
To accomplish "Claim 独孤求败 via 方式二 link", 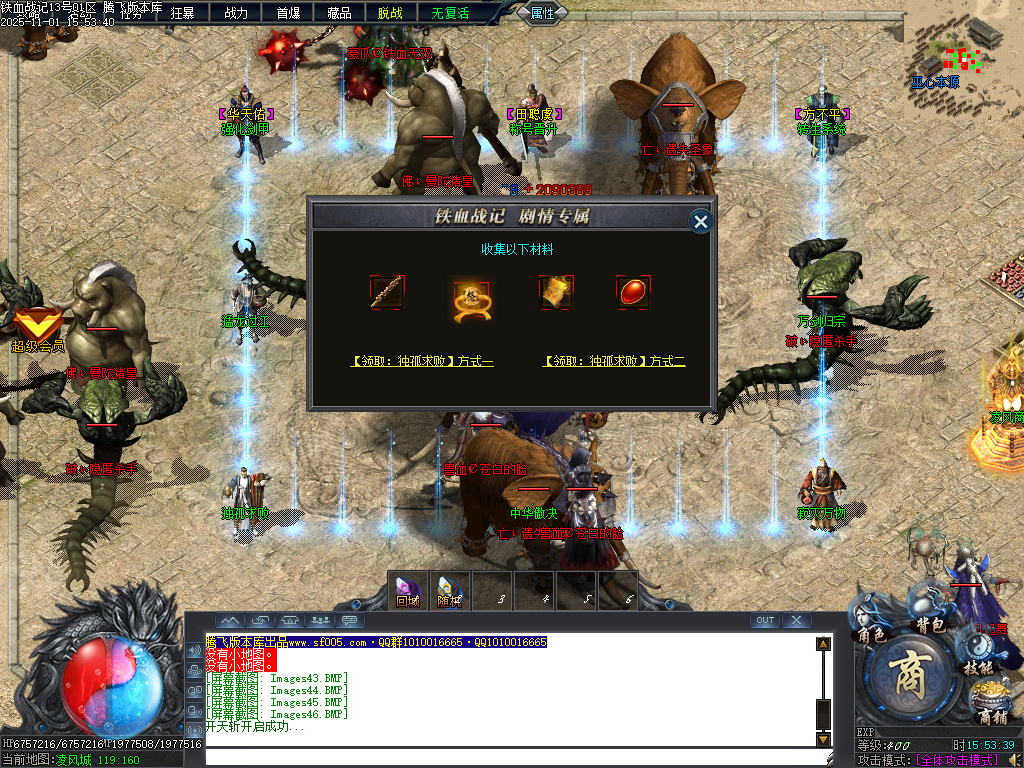I will coord(614,361).
